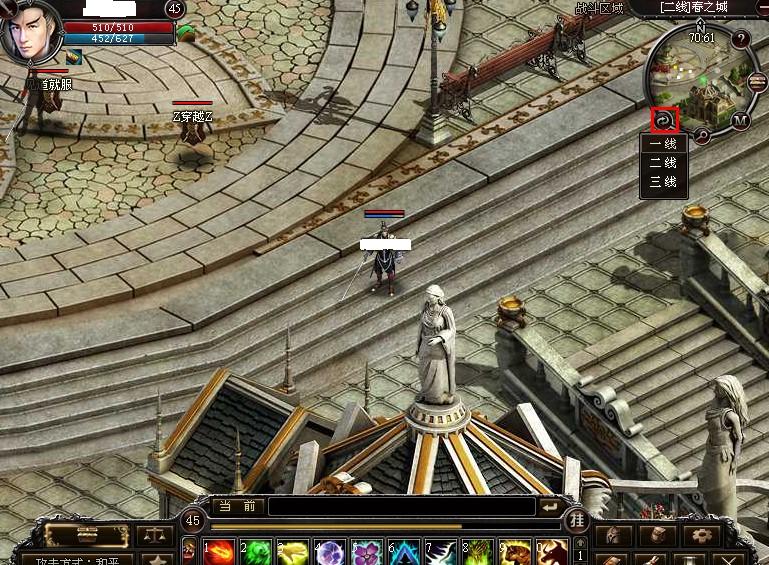Select line three (三线) server channel
The width and height of the screenshot is (769, 565).
663,181
